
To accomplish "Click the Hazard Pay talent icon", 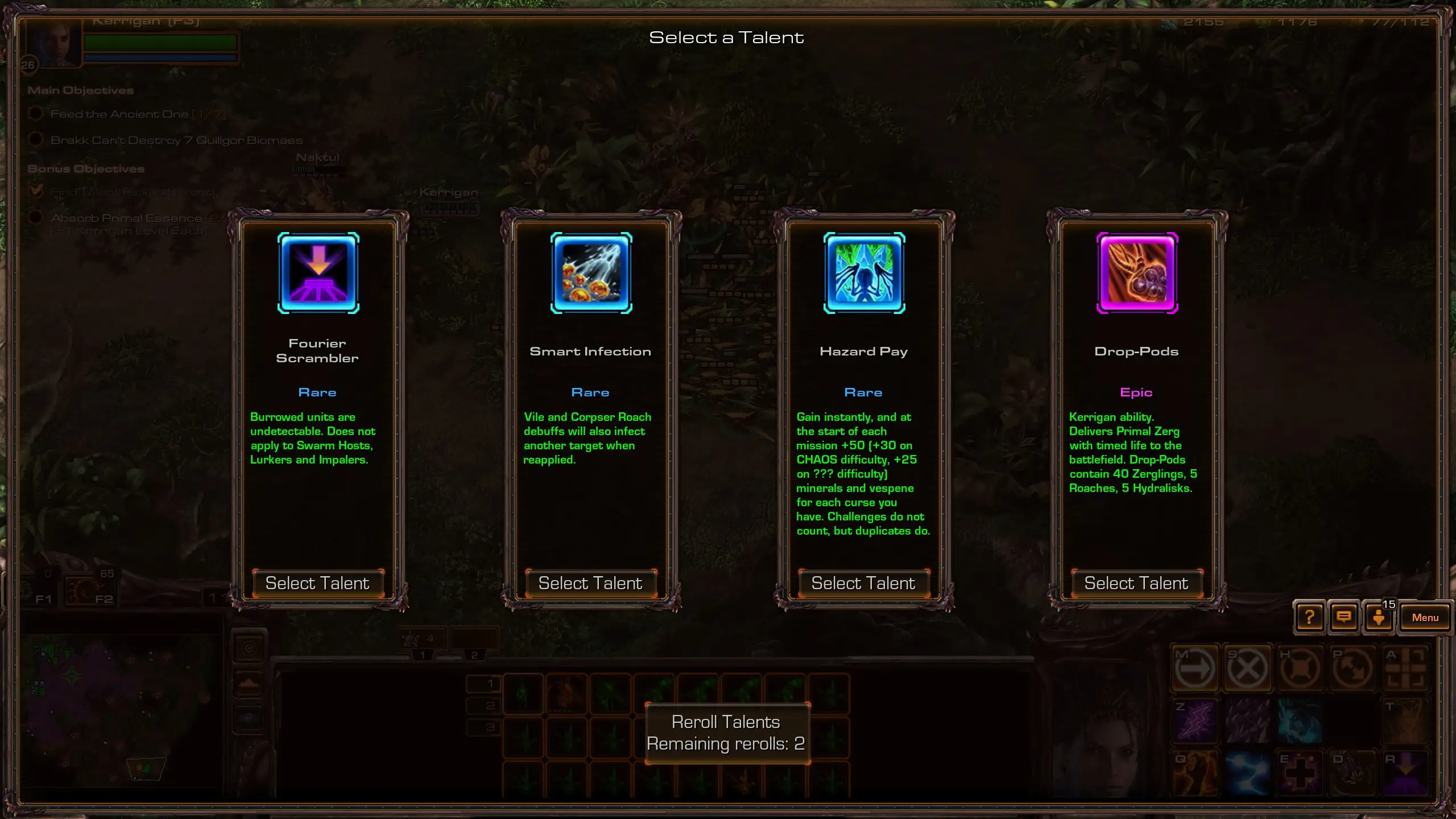I will 864,273.
